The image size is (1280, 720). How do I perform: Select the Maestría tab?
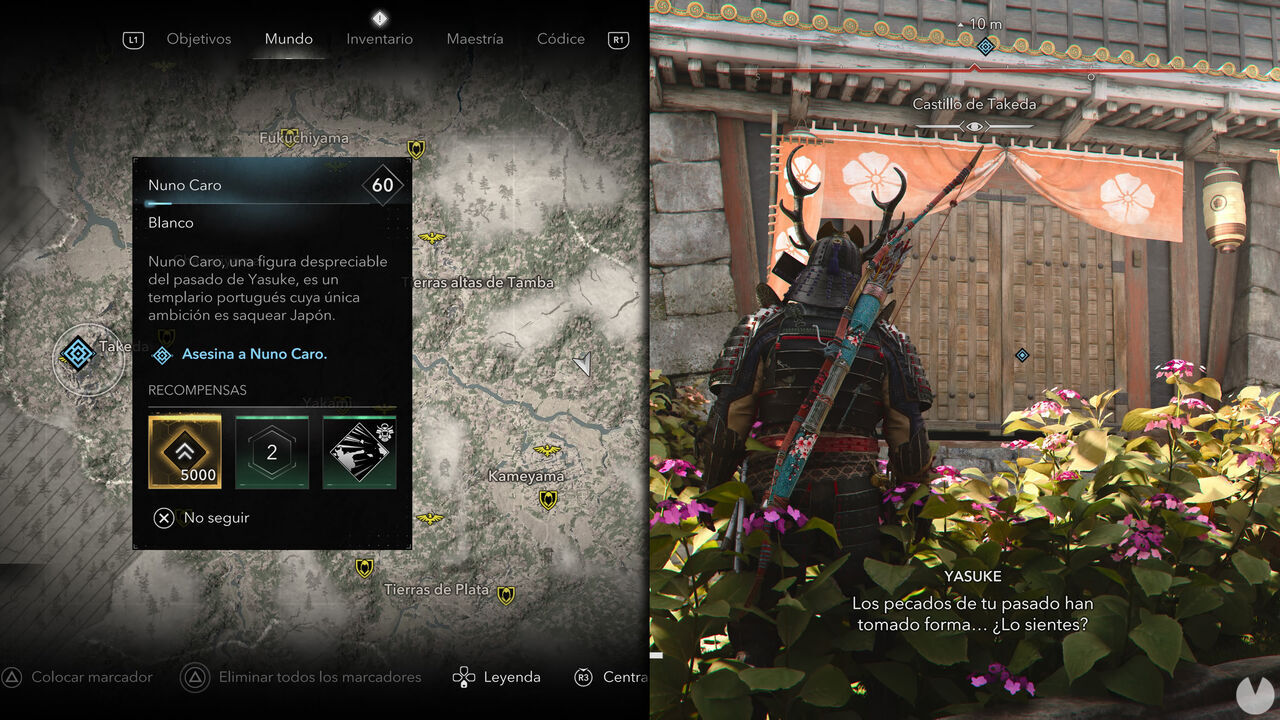tap(475, 39)
